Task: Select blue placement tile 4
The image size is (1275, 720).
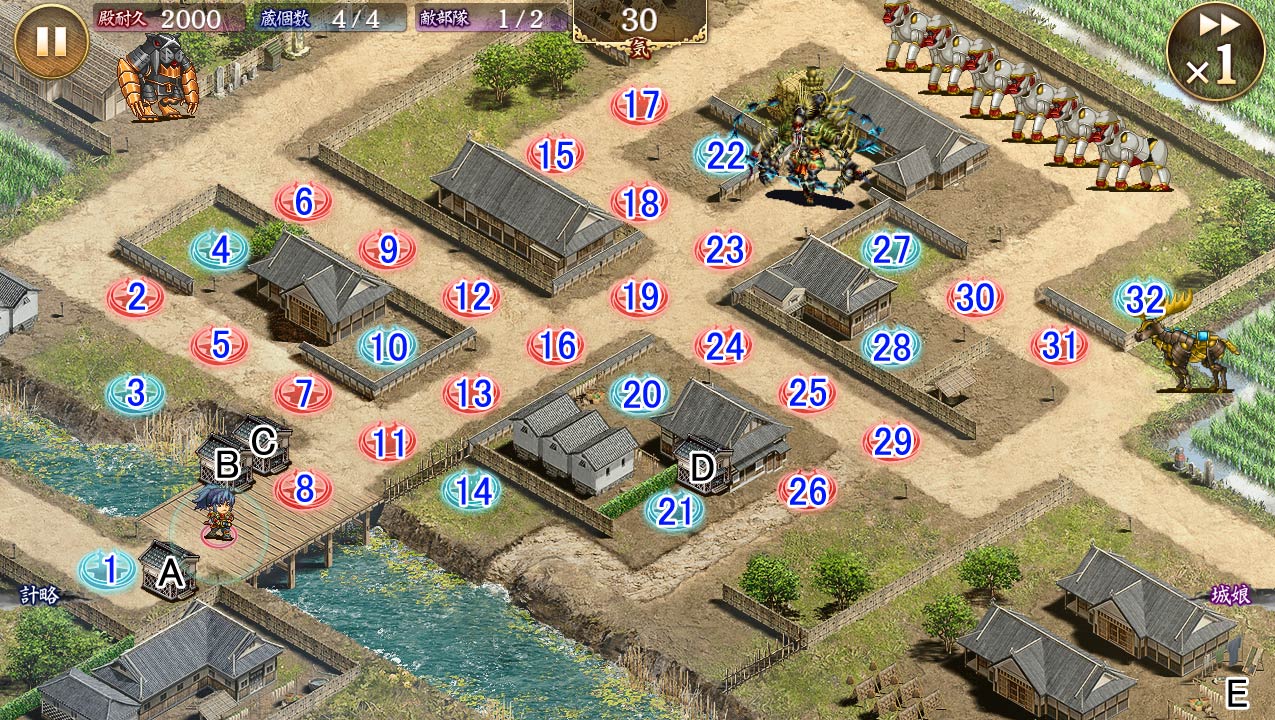Action: tap(220, 250)
